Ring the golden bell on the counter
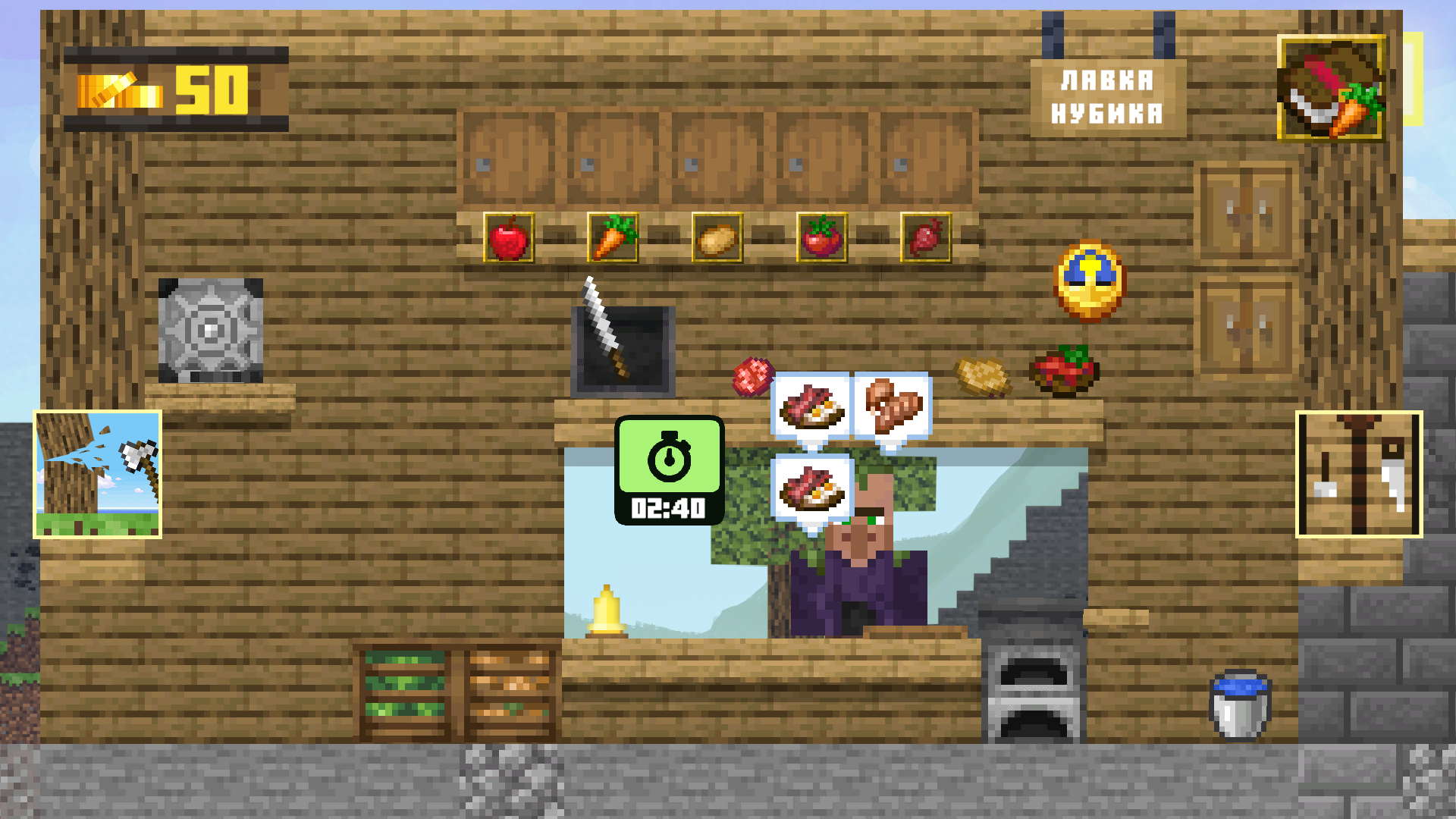The height and width of the screenshot is (819, 1456). coord(607,610)
